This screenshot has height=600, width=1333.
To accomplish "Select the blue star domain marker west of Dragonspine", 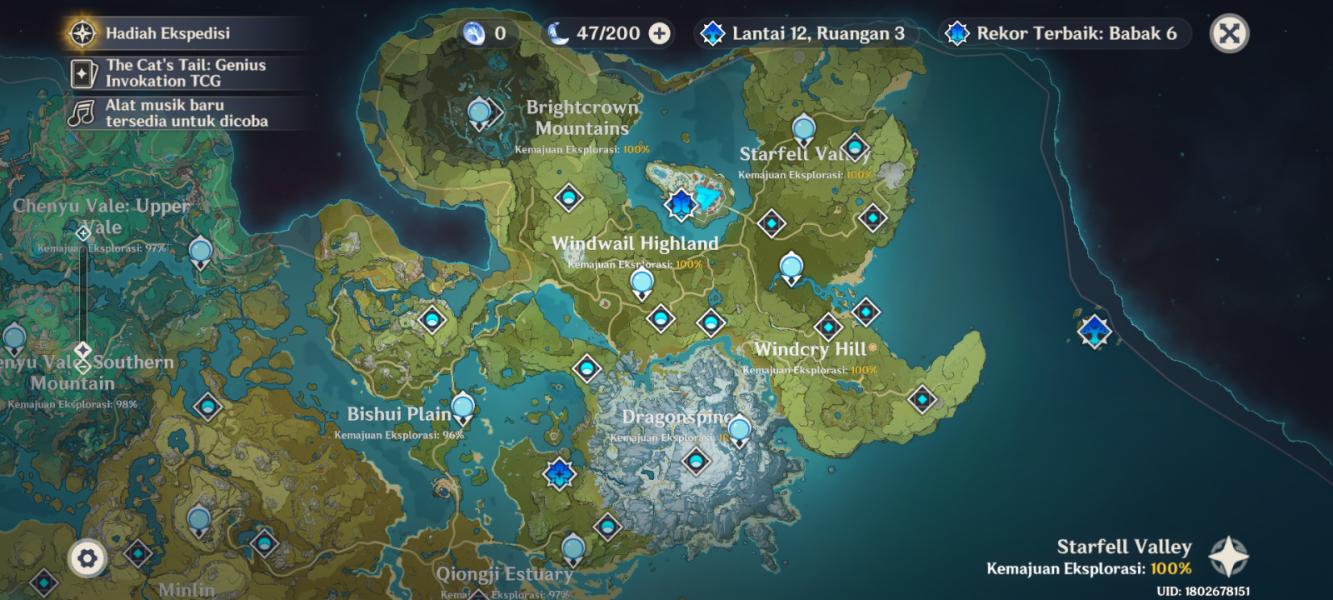I will (x=559, y=473).
